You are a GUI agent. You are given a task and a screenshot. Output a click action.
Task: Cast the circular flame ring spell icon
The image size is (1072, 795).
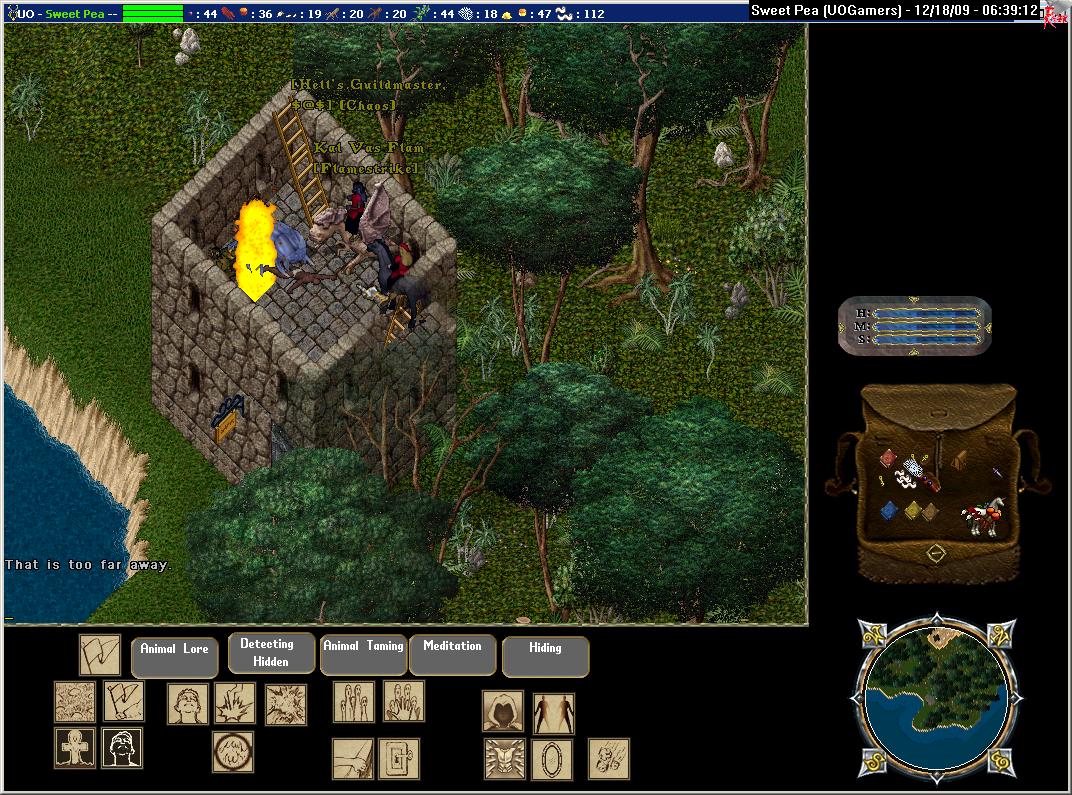232,752
